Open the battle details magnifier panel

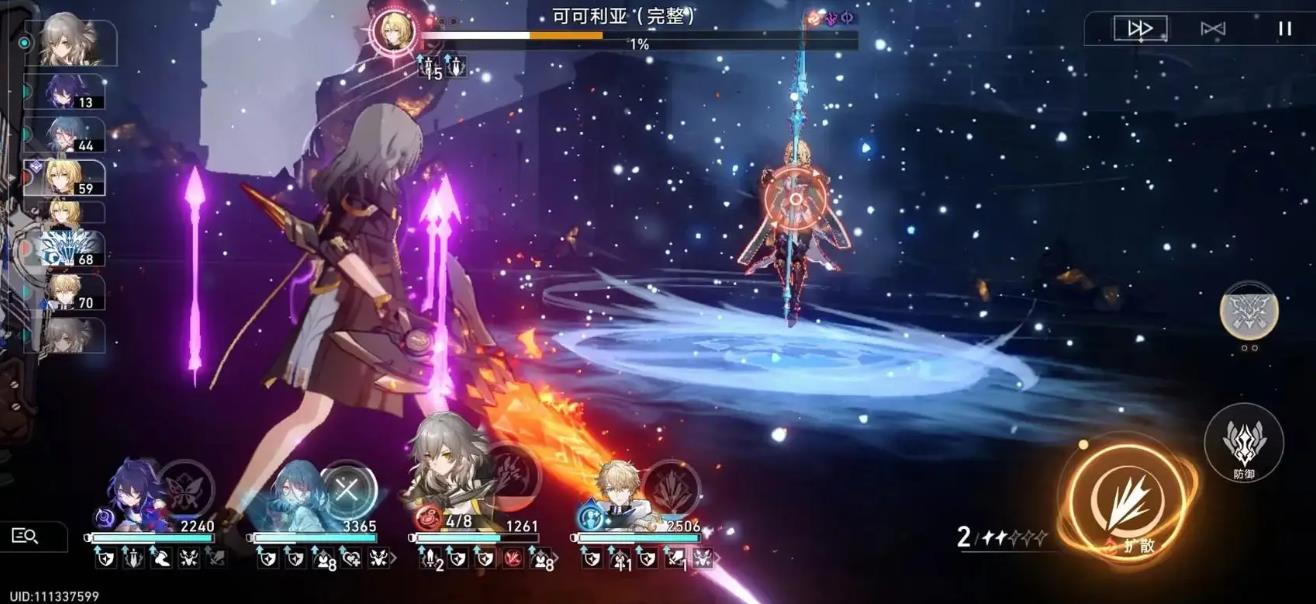(x=25, y=536)
